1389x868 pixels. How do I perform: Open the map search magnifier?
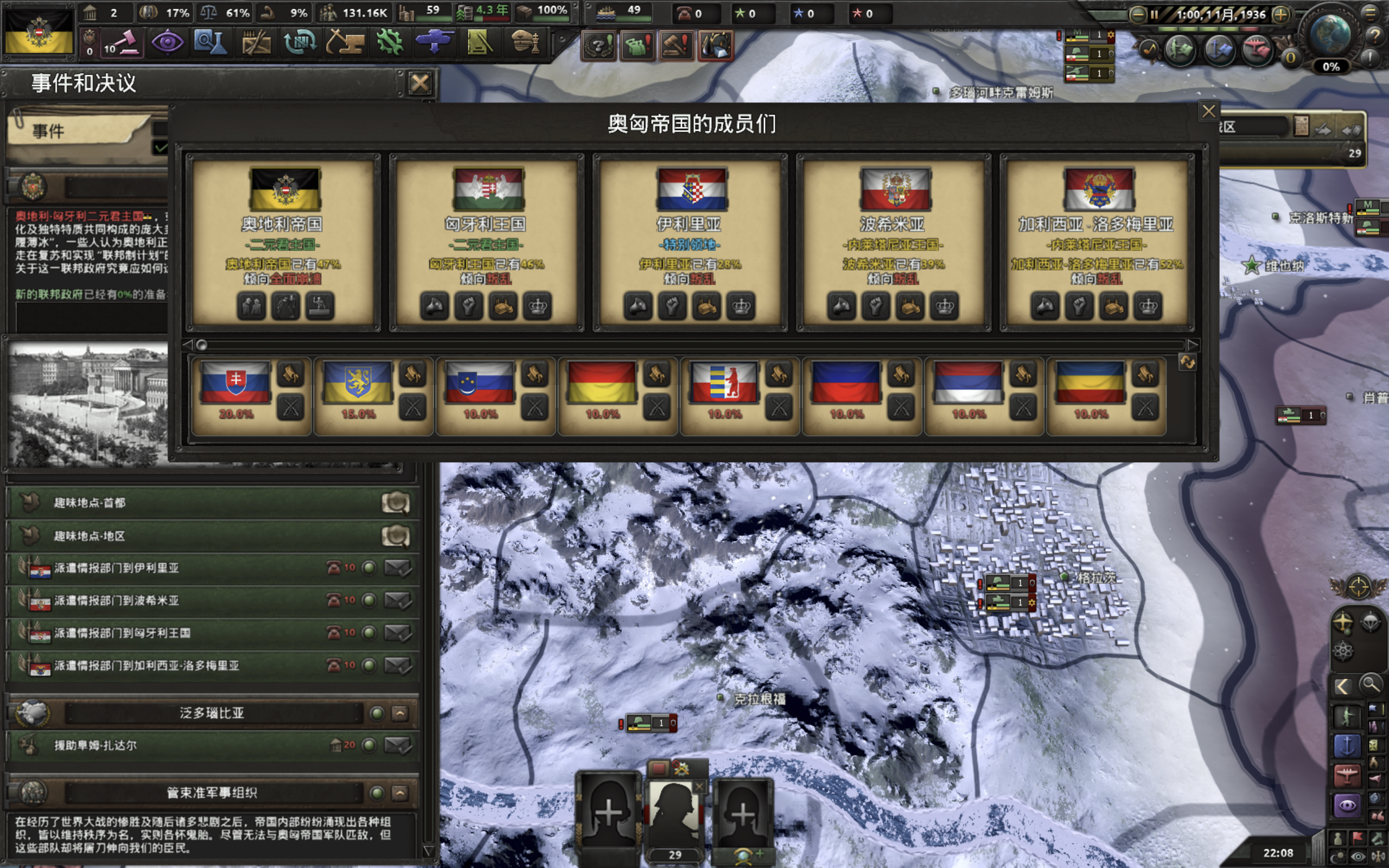[x=1371, y=685]
